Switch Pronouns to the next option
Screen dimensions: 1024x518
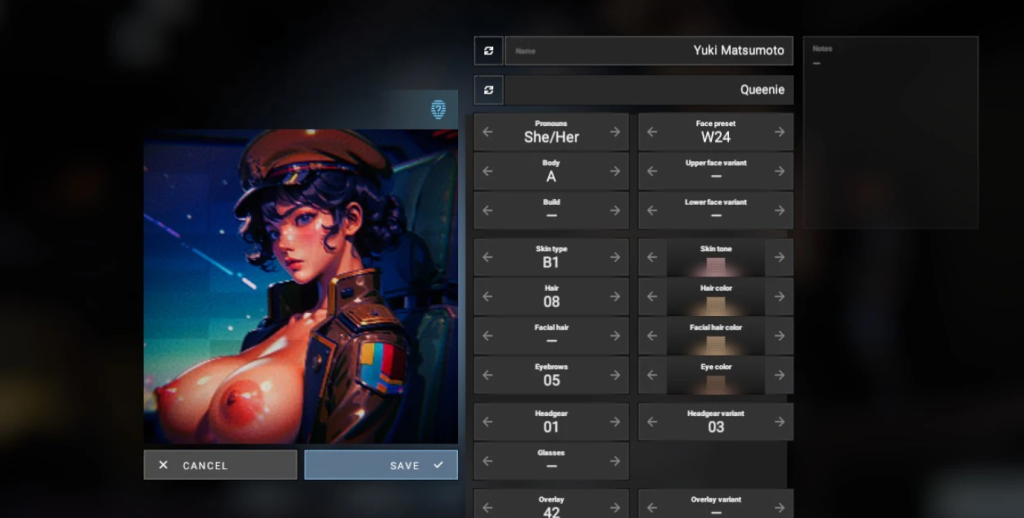tap(615, 132)
